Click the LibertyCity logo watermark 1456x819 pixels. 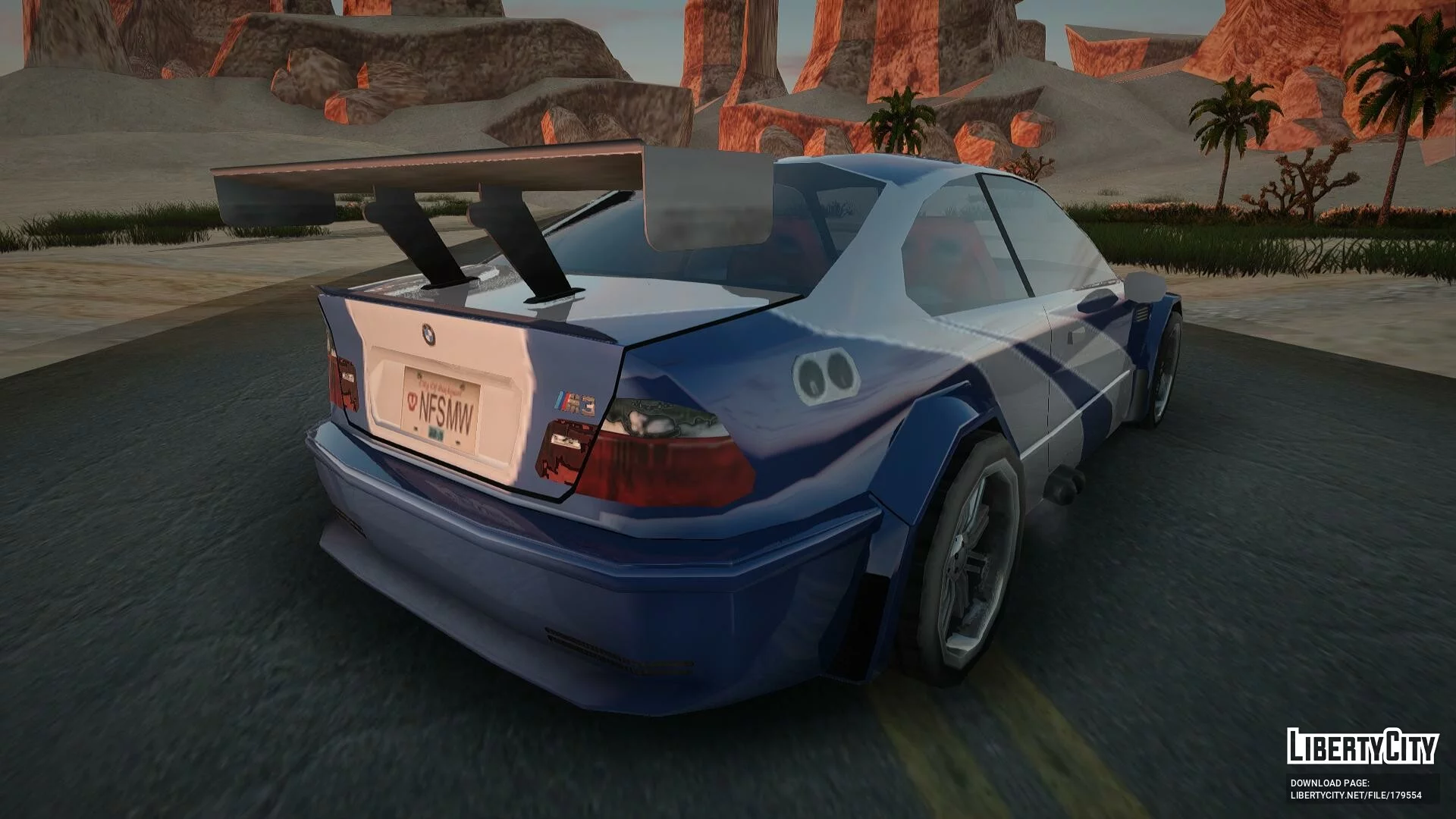point(1362,747)
